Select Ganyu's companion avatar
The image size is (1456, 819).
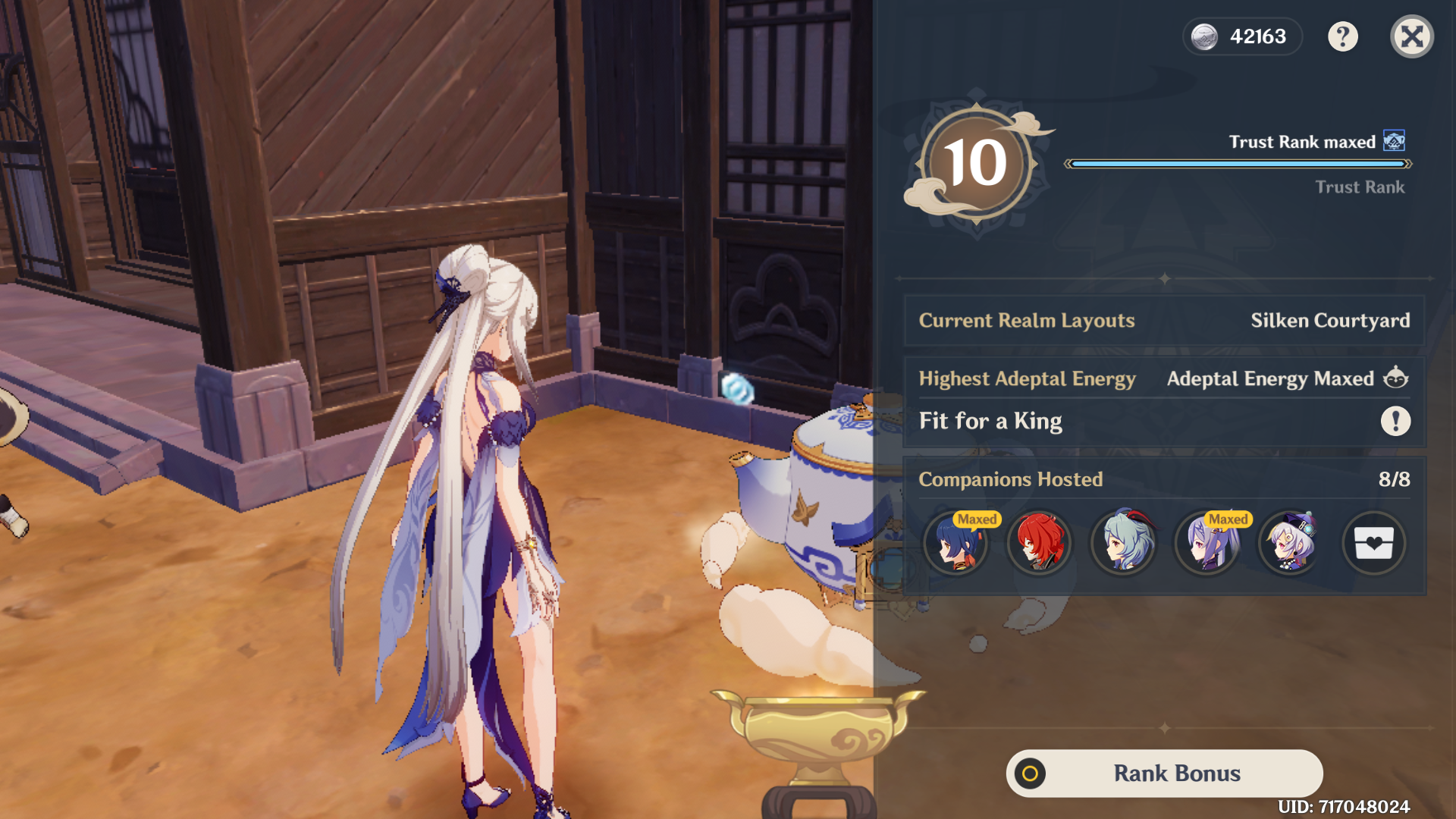(1124, 543)
